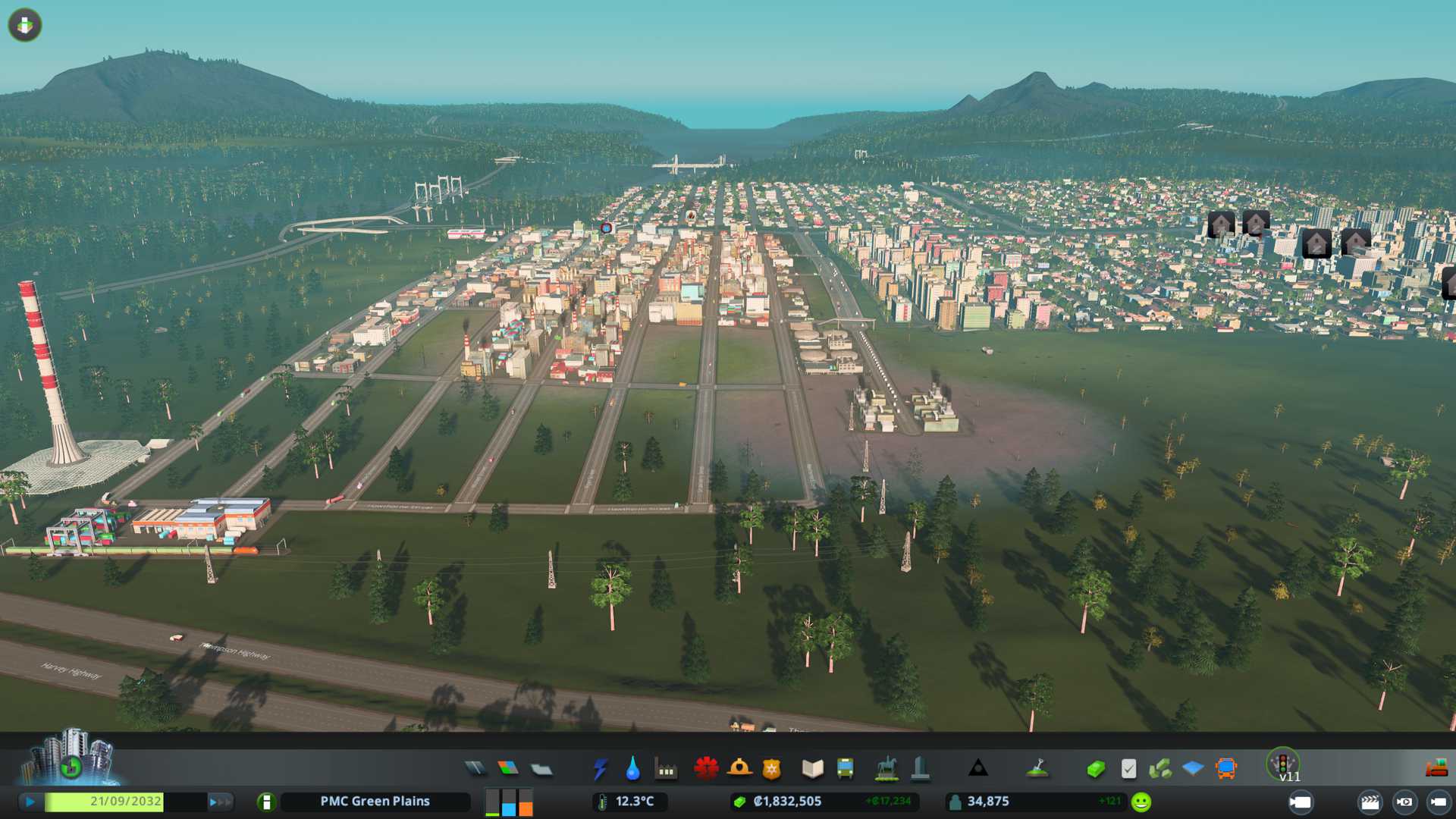The width and height of the screenshot is (1456, 819).
Task: Open the Education book menu
Action: tap(812, 769)
